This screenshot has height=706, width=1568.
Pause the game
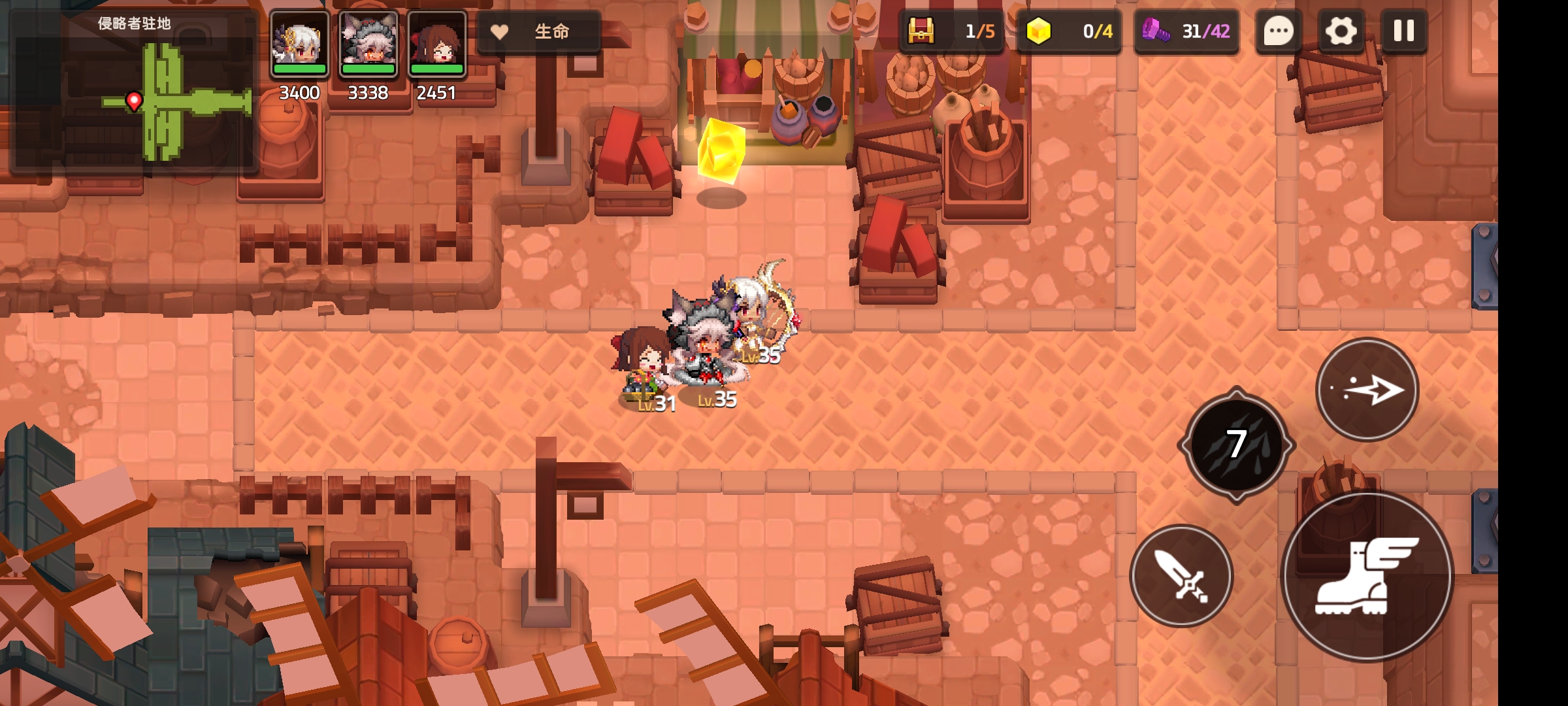click(1403, 31)
